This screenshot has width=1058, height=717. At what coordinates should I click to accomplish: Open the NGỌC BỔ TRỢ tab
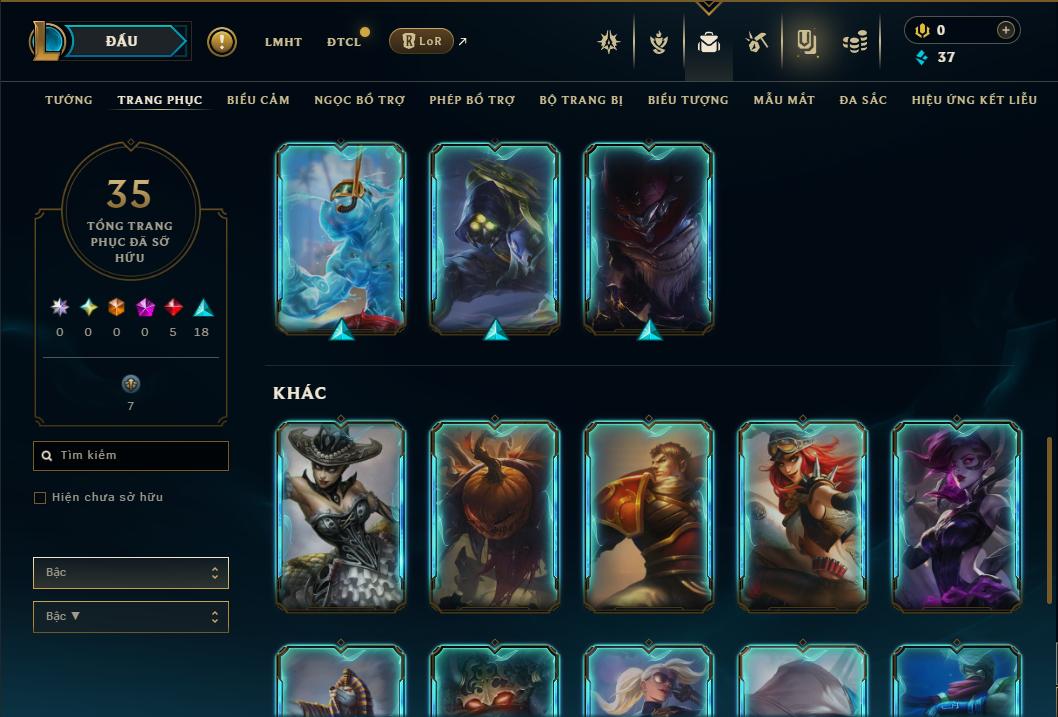click(359, 100)
